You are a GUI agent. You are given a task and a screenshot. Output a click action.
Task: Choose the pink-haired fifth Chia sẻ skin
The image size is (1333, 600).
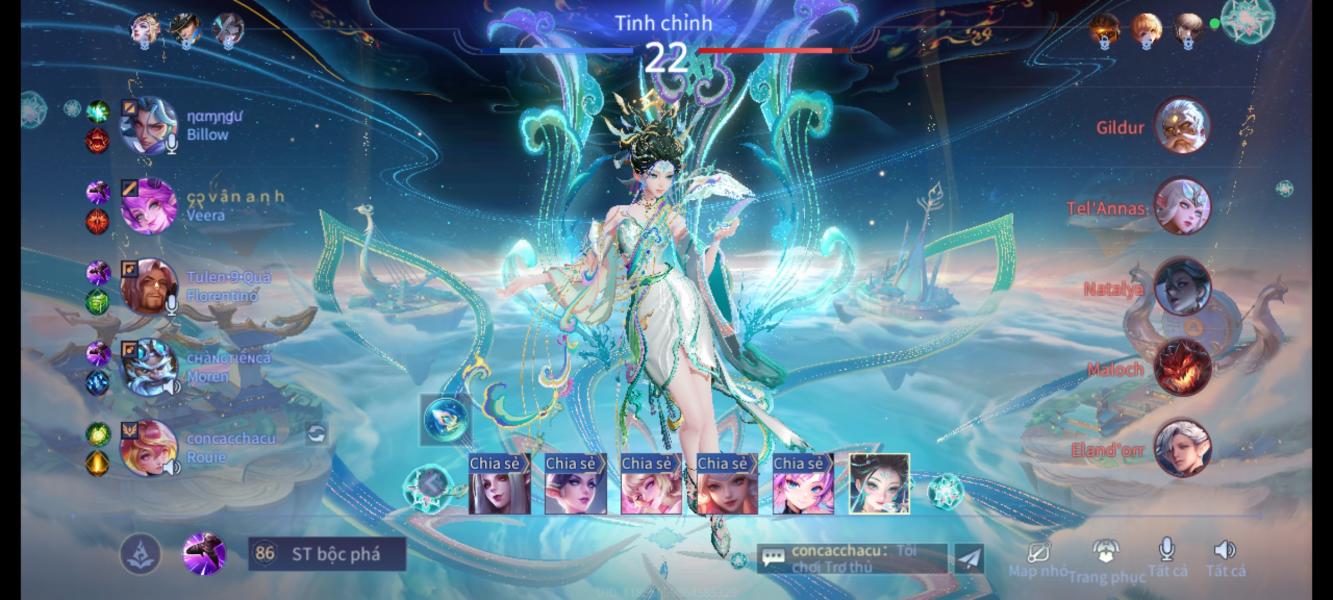click(803, 484)
